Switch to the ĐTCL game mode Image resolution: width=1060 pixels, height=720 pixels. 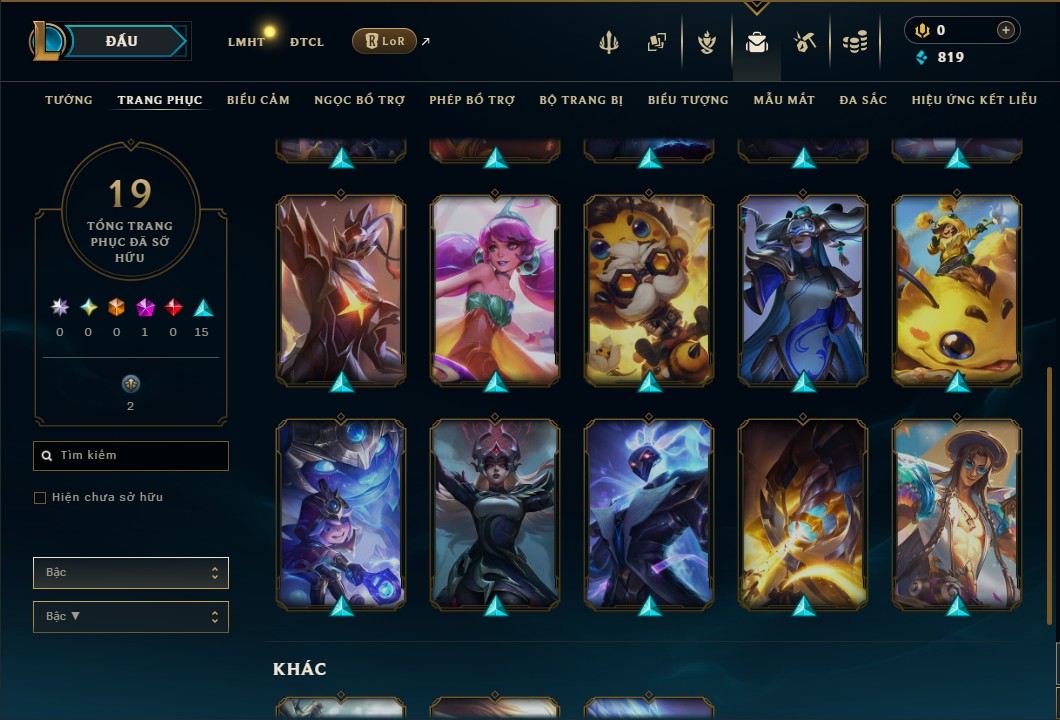tap(307, 42)
